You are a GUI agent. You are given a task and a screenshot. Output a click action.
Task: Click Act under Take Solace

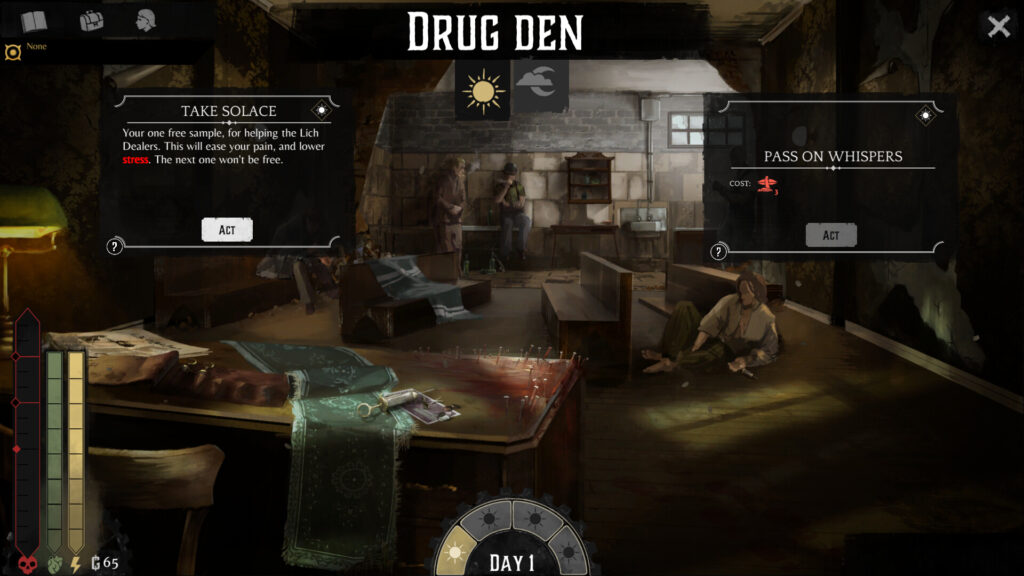coord(227,230)
